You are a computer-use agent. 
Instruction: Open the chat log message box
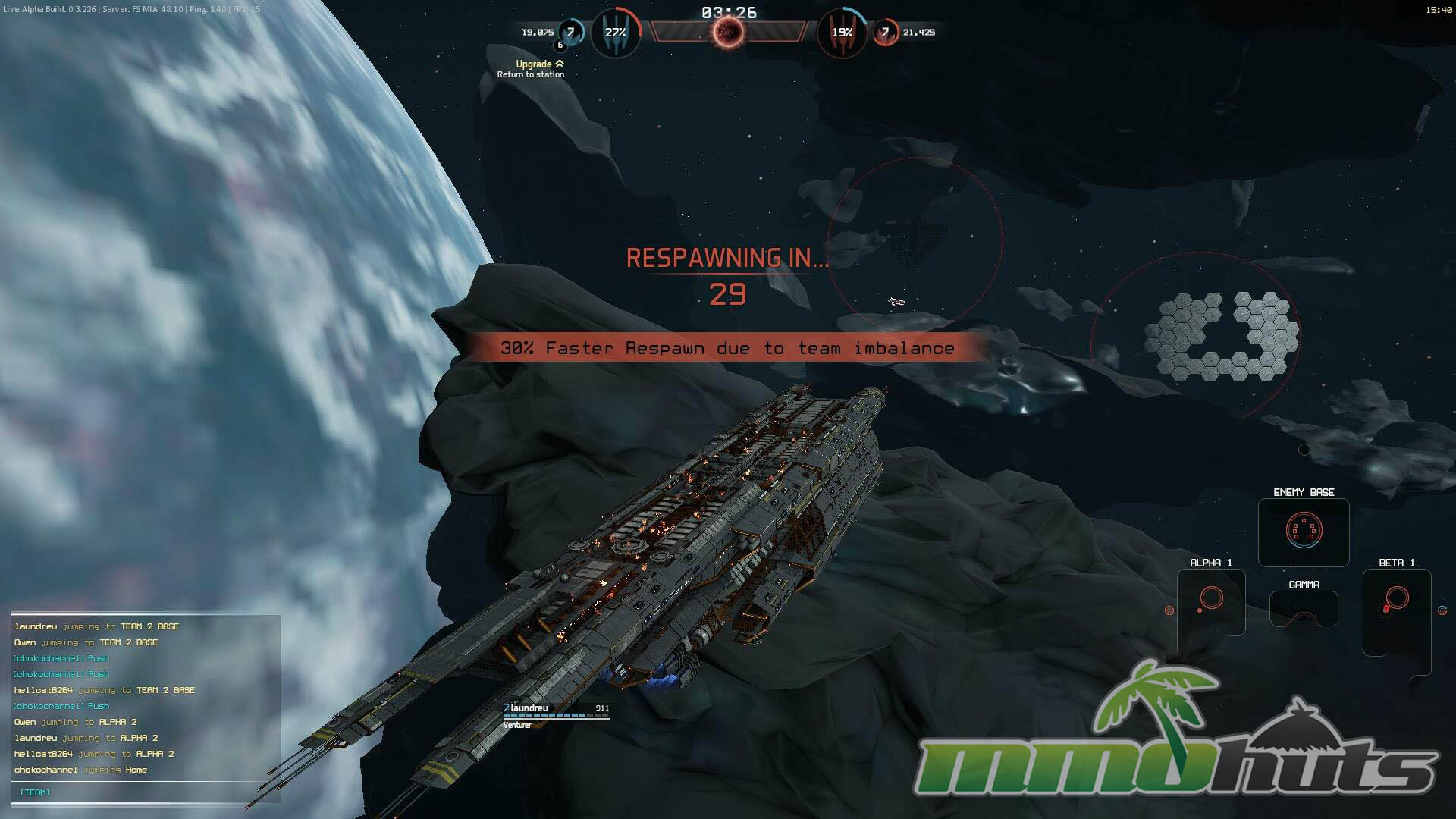[146, 698]
